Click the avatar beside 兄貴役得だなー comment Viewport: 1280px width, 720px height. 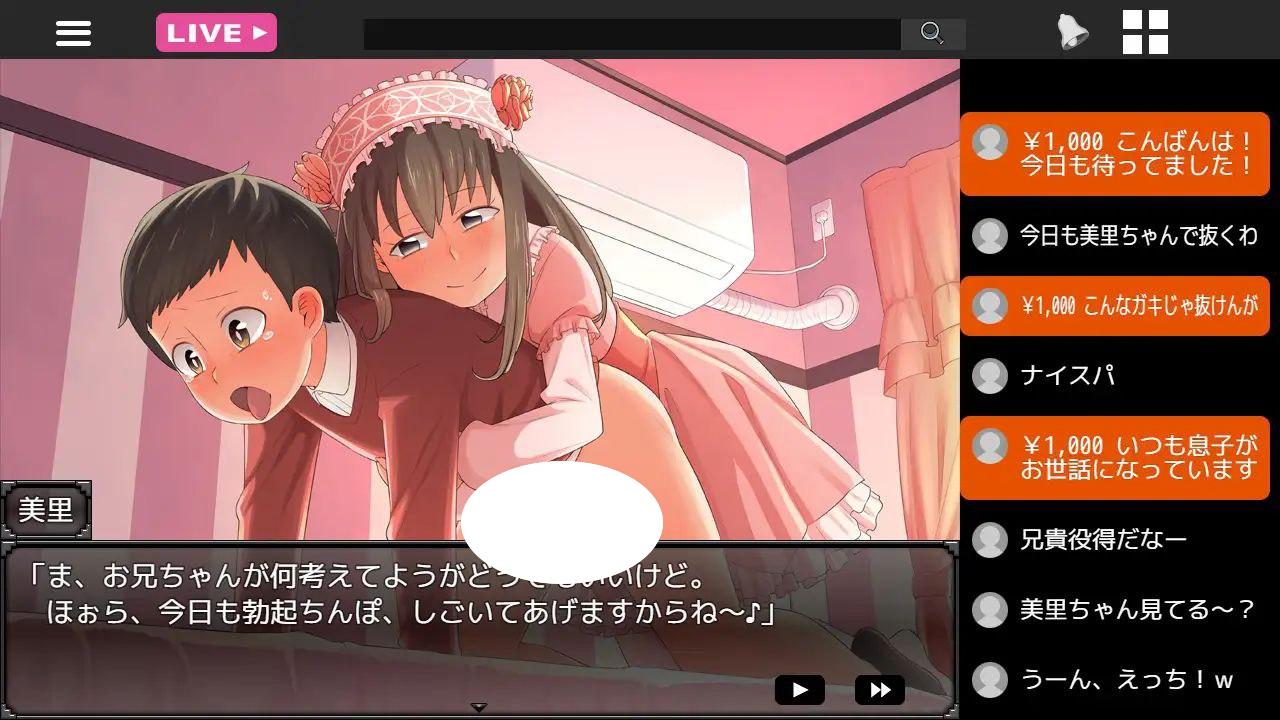point(989,539)
